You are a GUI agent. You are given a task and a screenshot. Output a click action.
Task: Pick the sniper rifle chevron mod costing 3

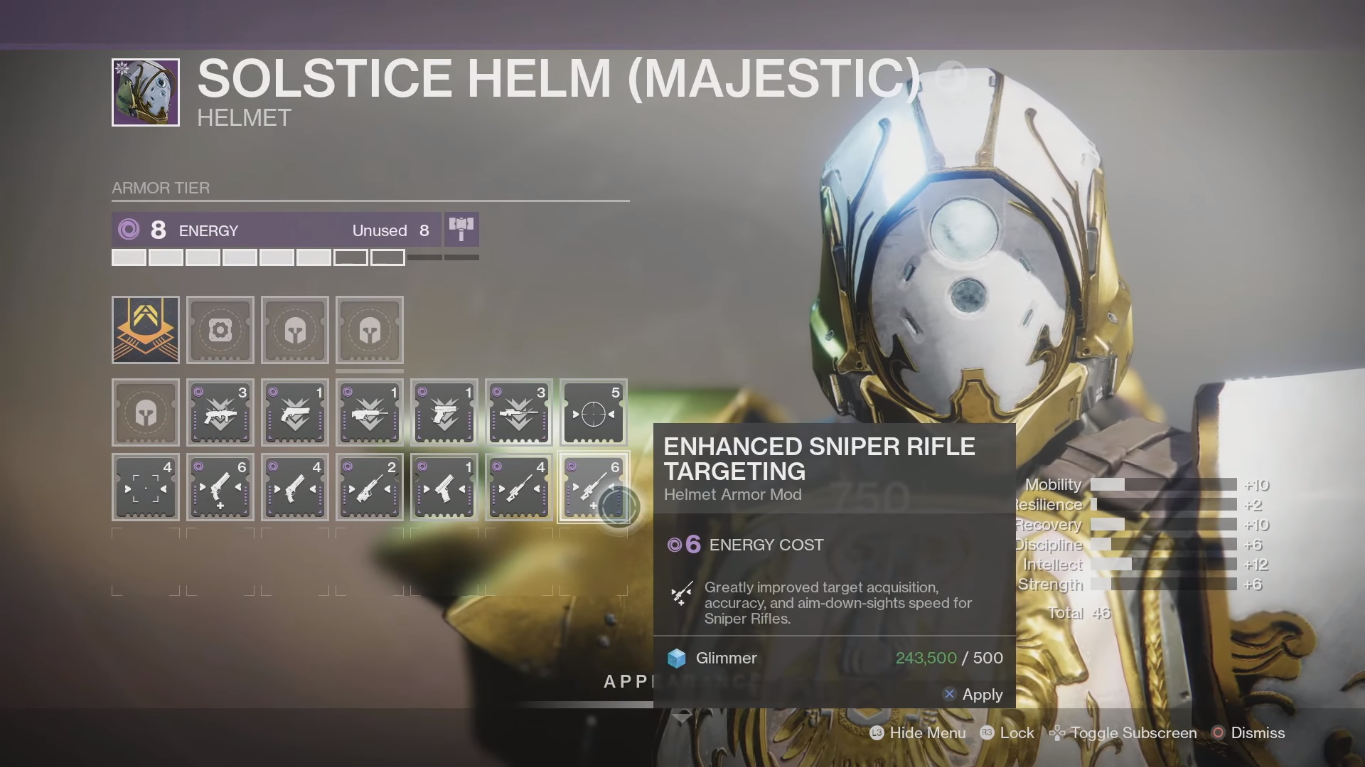pos(518,412)
